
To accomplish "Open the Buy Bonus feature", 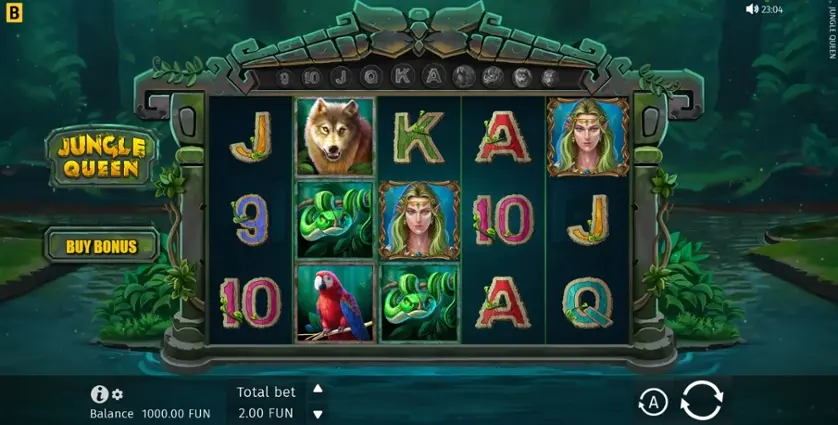I will coord(101,245).
